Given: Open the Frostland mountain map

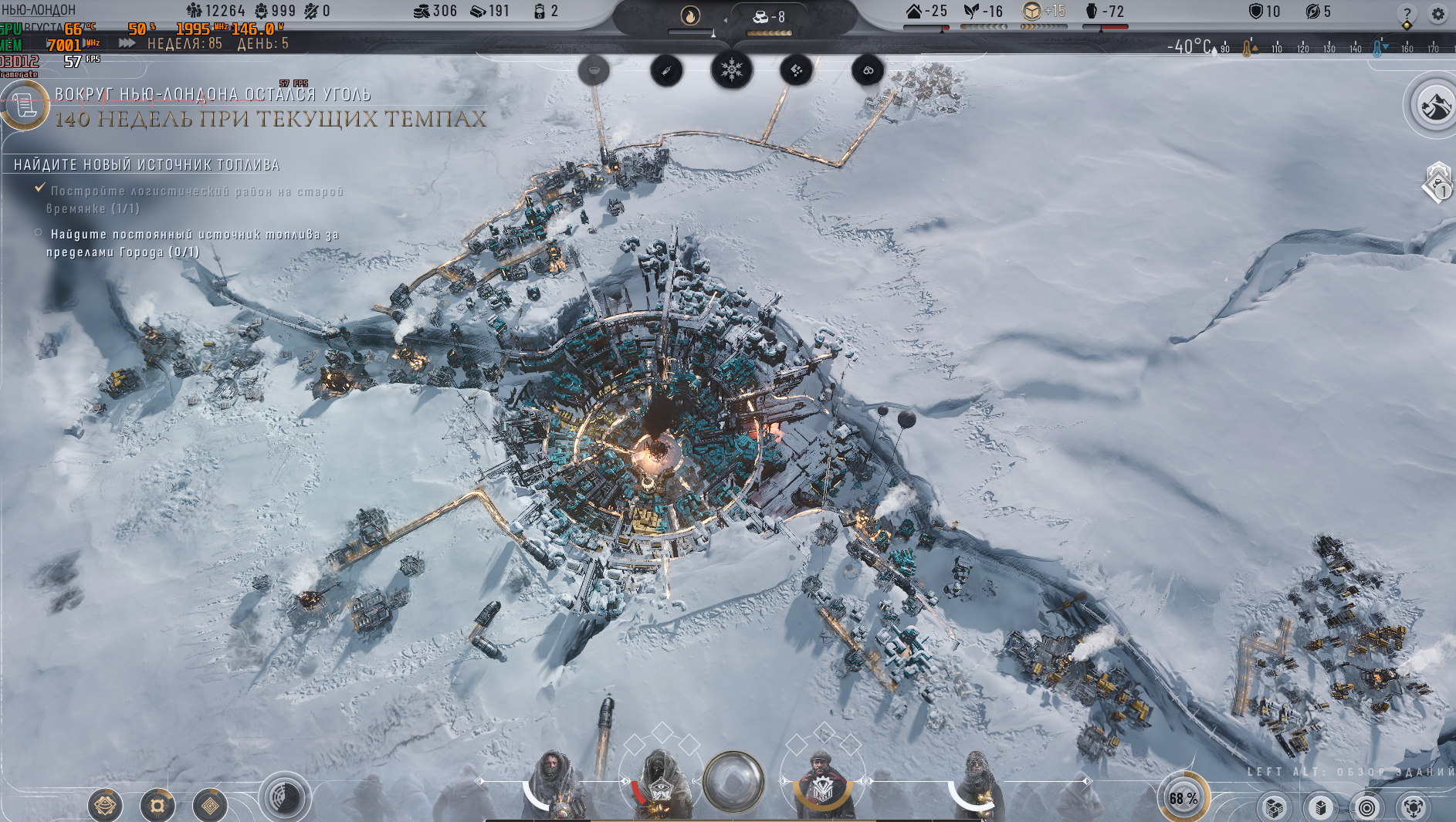Looking at the screenshot, I should point(1434,106).
